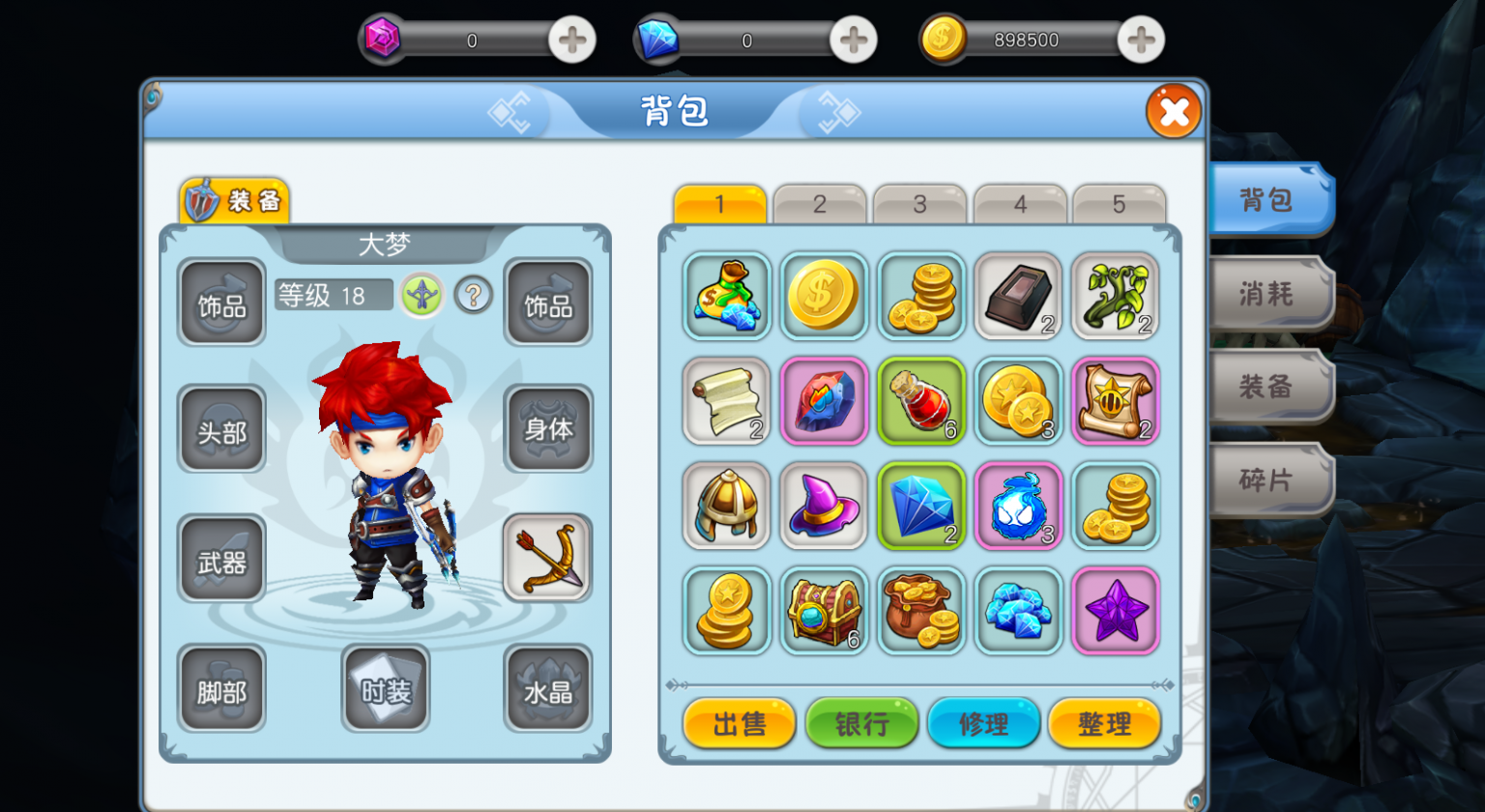The image size is (1485, 812).
Task: Select the red potion item in the bag
Action: point(920,400)
